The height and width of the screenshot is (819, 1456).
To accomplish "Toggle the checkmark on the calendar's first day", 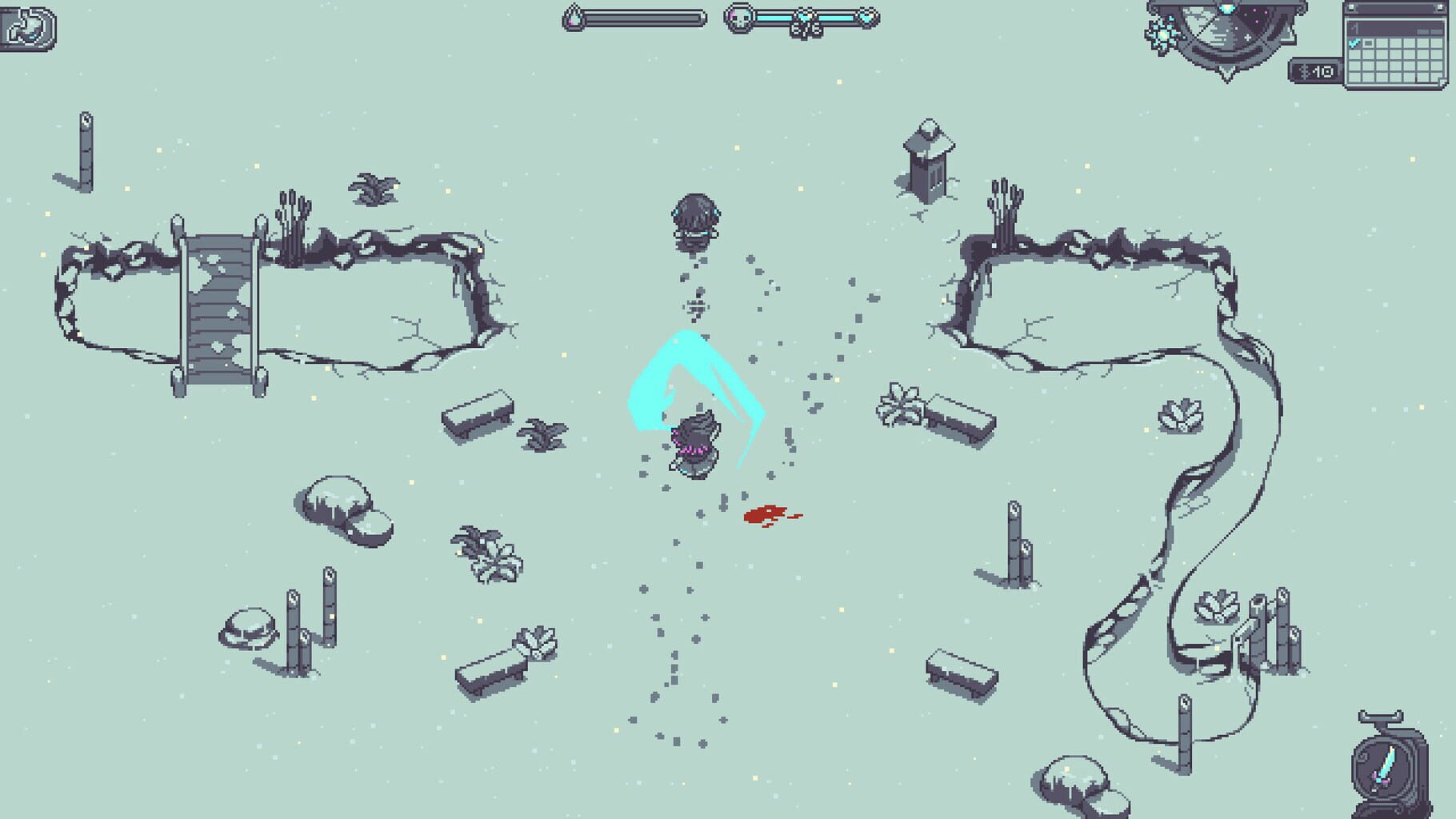I will click(x=1354, y=44).
